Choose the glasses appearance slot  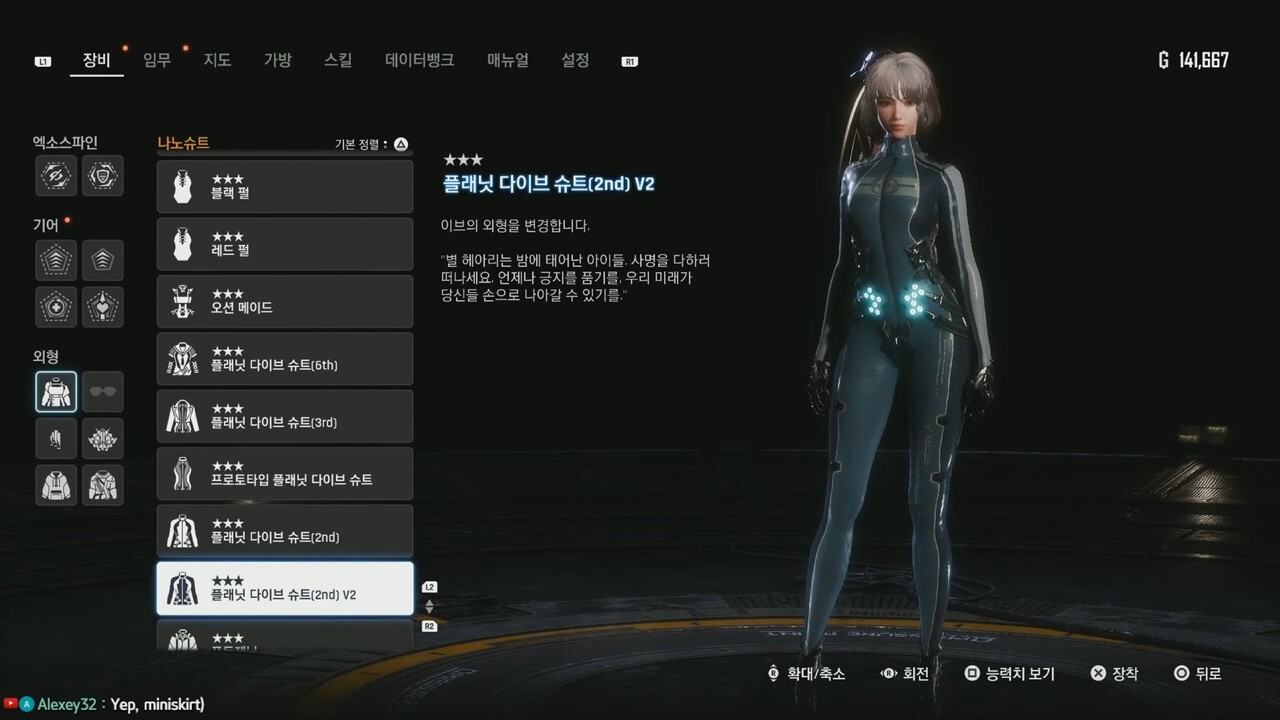point(103,391)
